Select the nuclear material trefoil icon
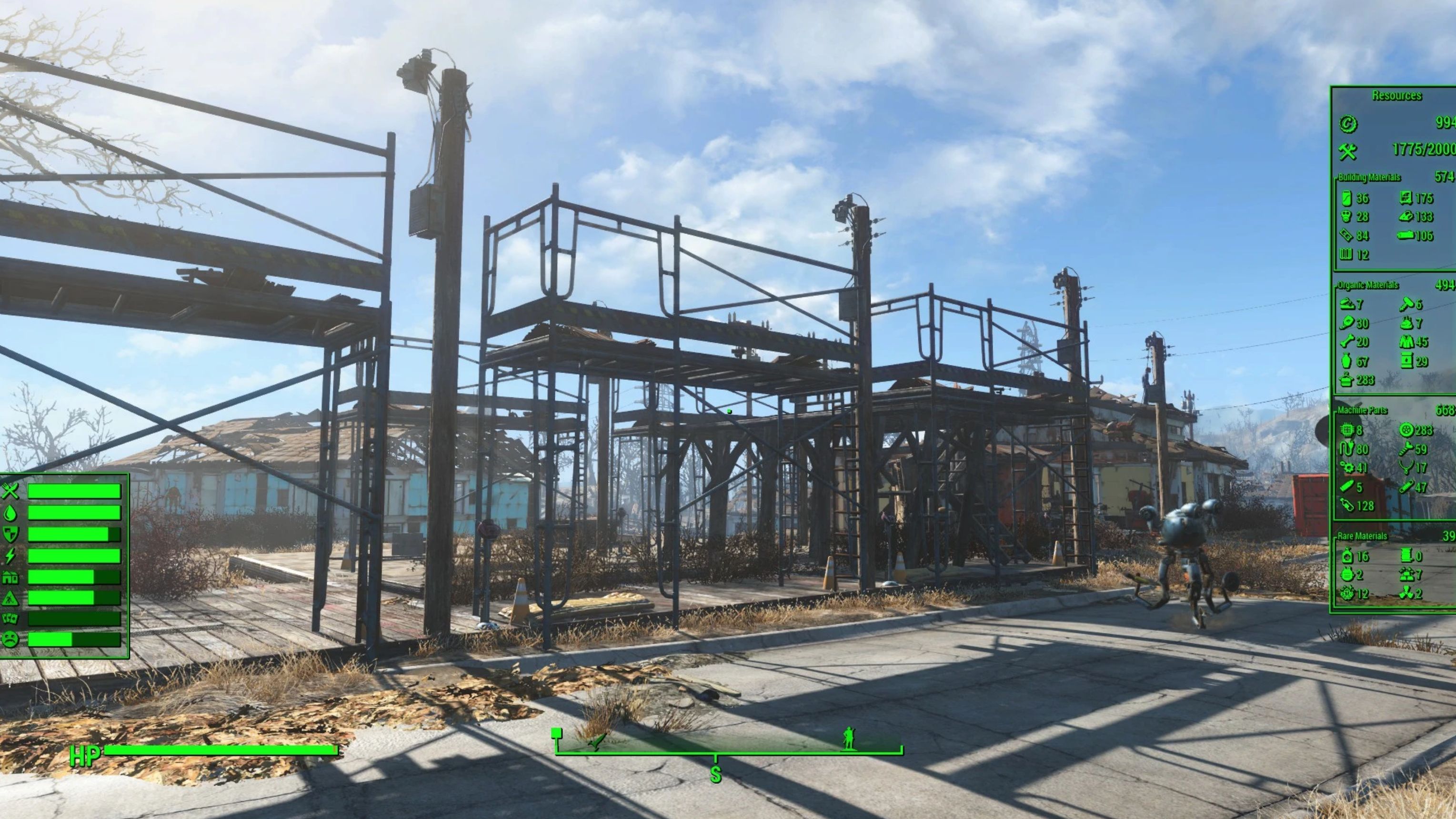1456x819 pixels. 1407,594
